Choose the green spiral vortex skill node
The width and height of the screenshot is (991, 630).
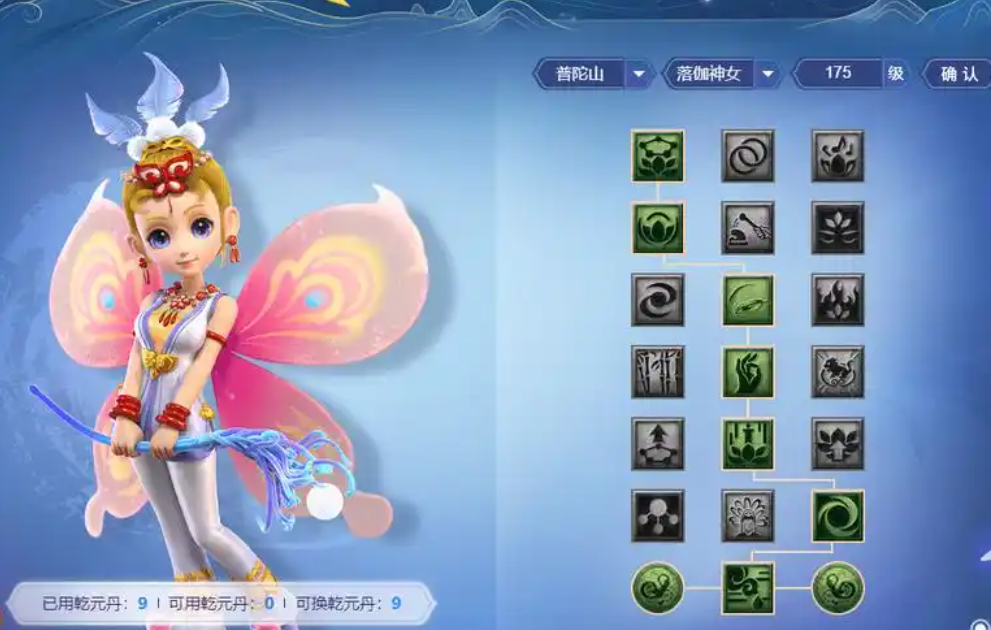coord(837,516)
